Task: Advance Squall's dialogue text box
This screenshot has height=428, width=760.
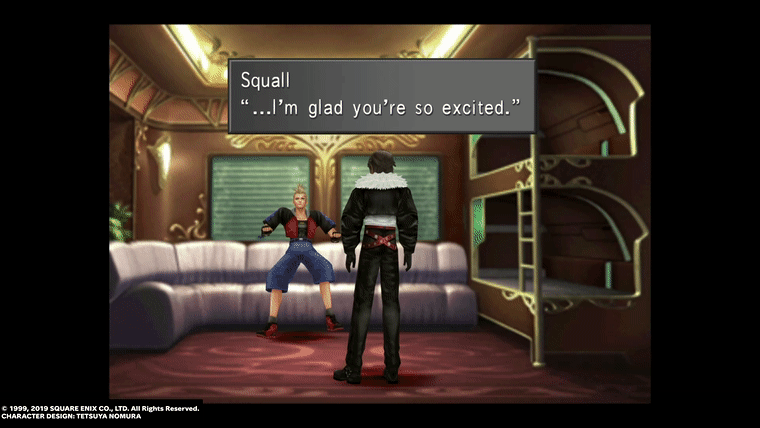Action: [381, 96]
